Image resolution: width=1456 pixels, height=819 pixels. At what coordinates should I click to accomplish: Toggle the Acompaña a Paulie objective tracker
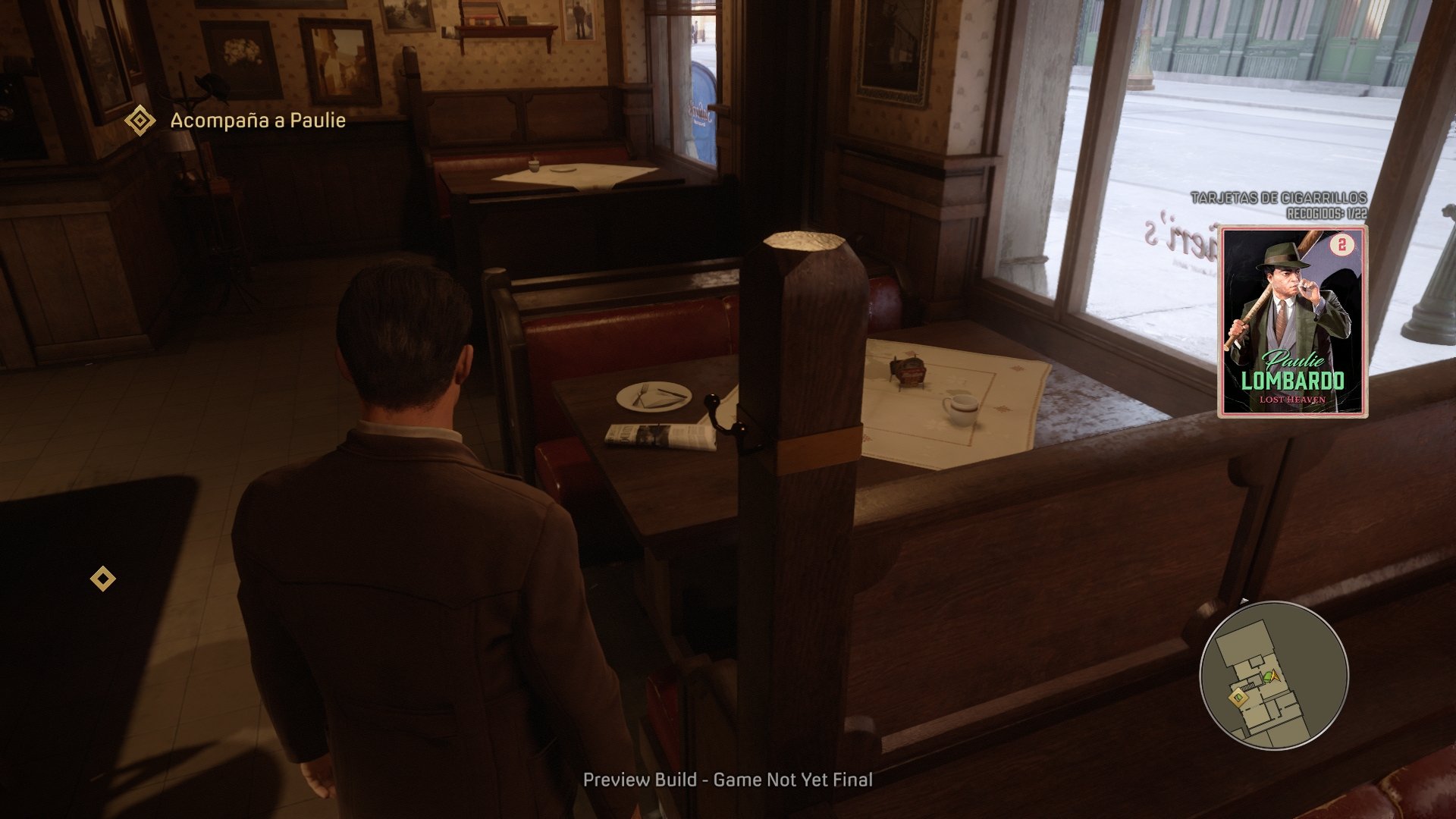pyautogui.click(x=258, y=118)
